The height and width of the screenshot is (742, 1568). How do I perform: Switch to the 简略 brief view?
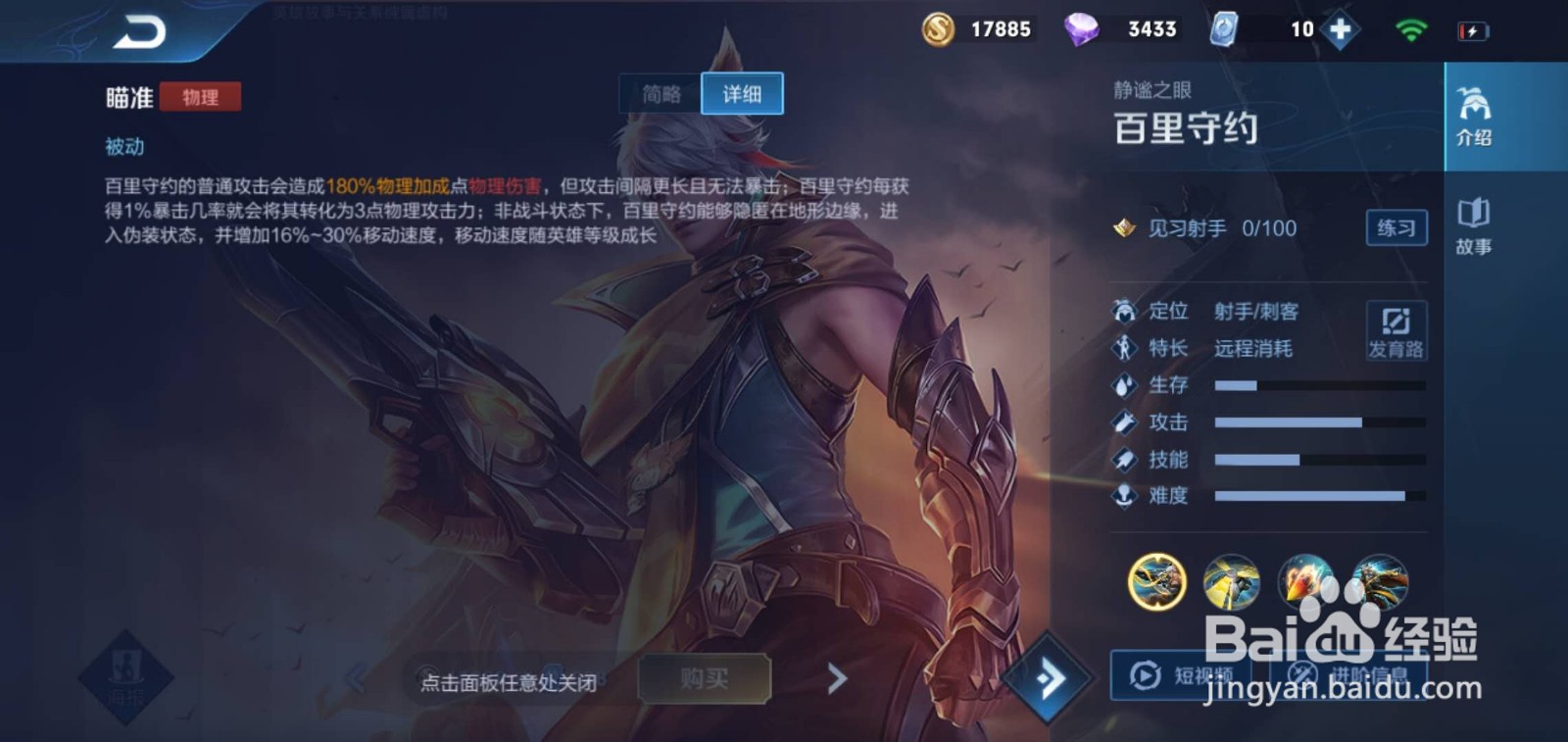(x=661, y=93)
